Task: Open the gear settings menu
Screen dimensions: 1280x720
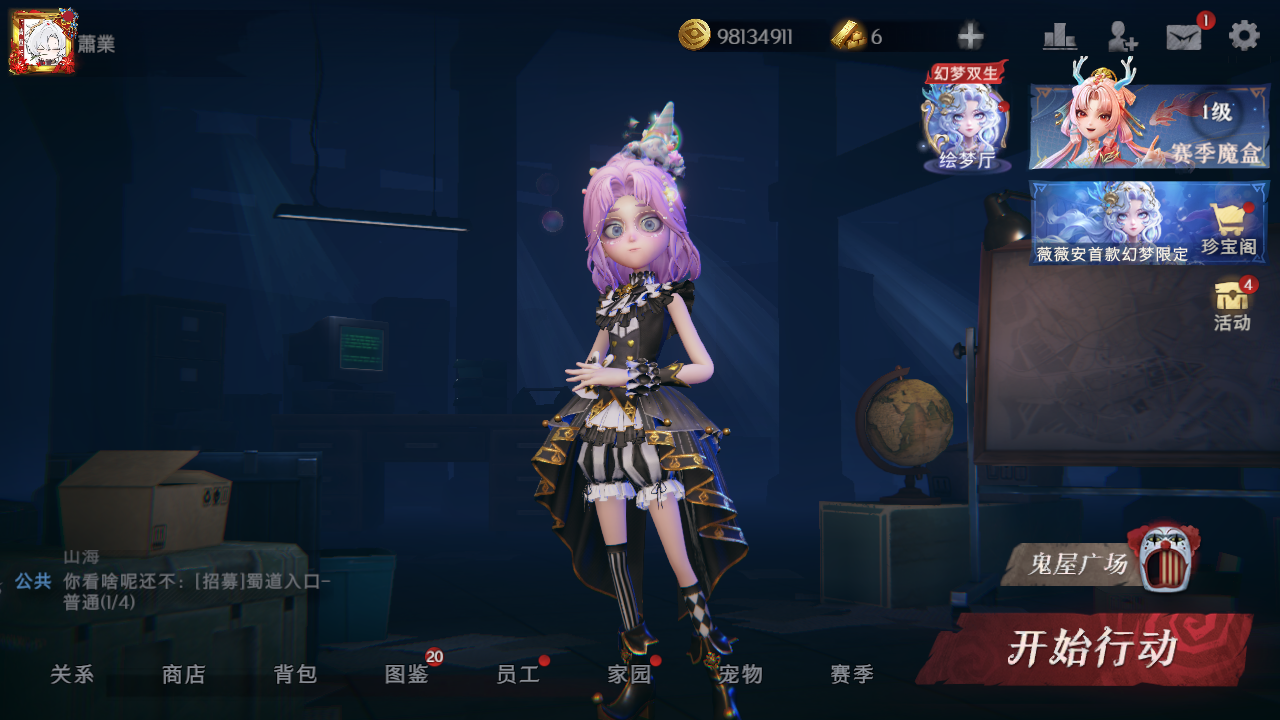Action: (1244, 36)
